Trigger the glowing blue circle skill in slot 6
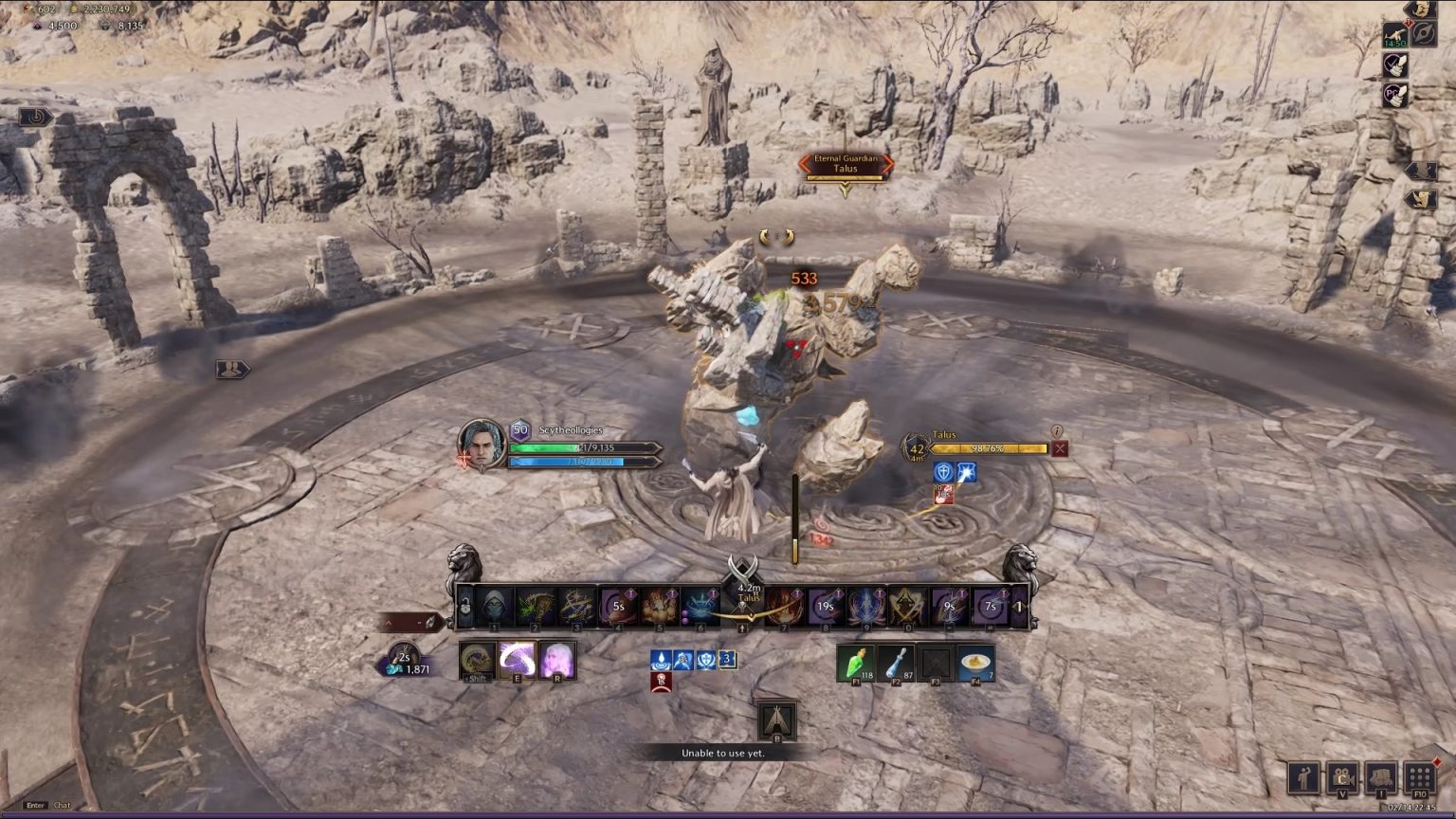 point(701,607)
